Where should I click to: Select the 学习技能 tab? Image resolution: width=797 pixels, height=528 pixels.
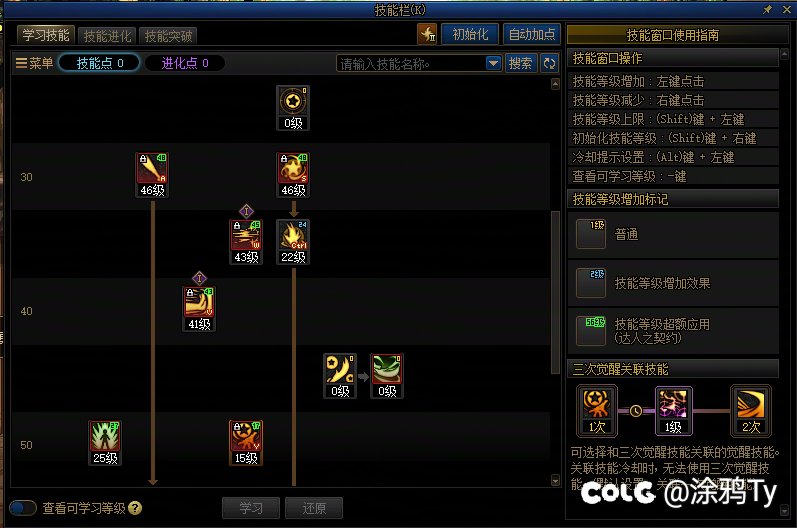point(45,35)
